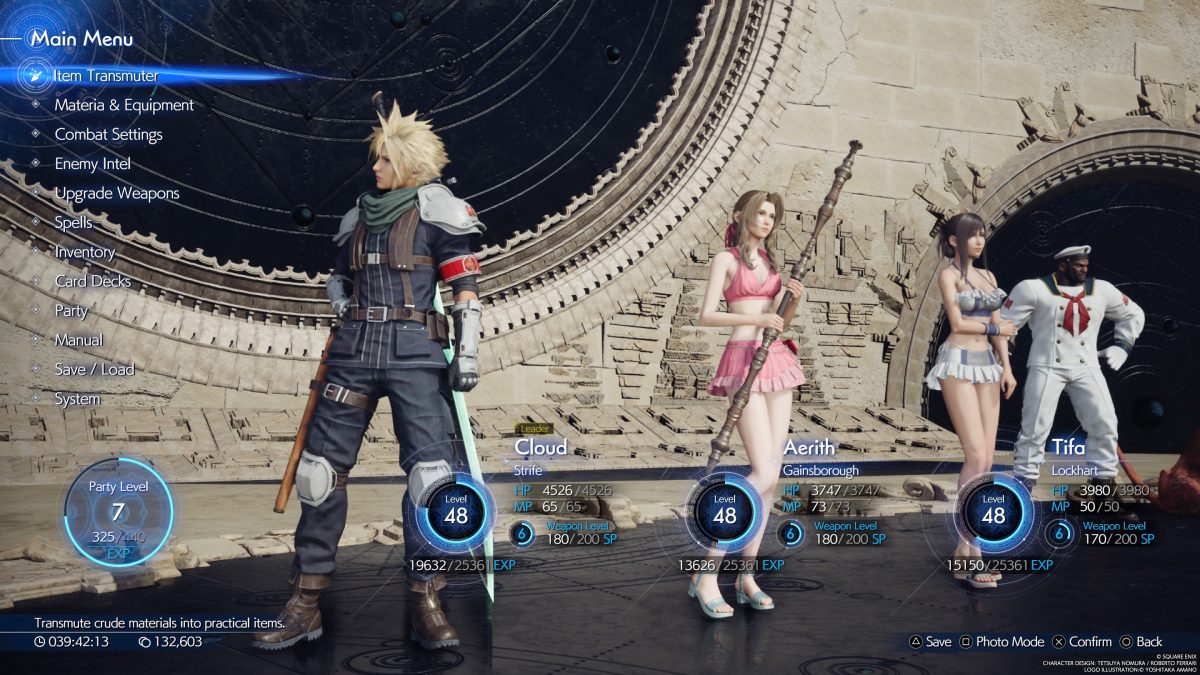1200x675 pixels.
Task: Choose Enemy Intel from the menu
Action: tap(92, 164)
